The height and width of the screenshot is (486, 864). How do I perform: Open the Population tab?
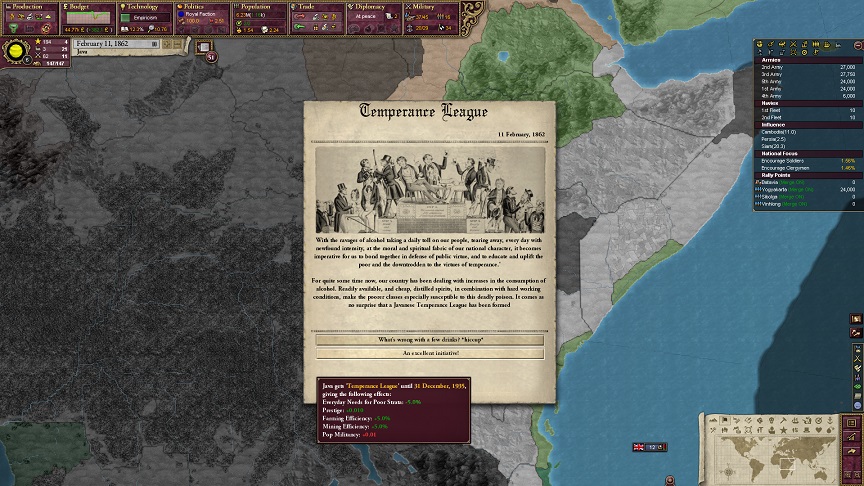262,7
